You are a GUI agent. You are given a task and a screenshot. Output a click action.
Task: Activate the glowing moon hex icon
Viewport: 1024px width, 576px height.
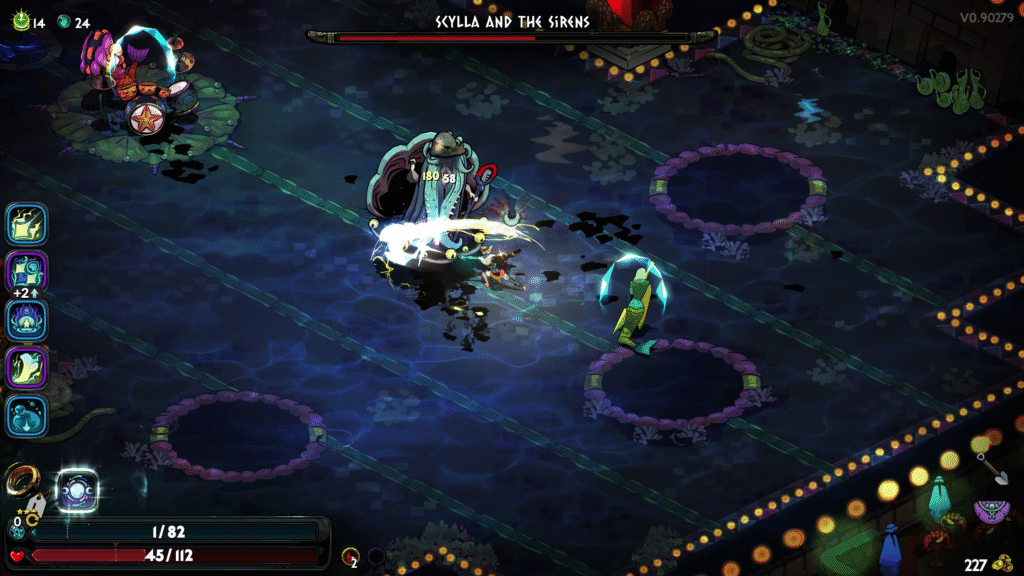click(76, 490)
